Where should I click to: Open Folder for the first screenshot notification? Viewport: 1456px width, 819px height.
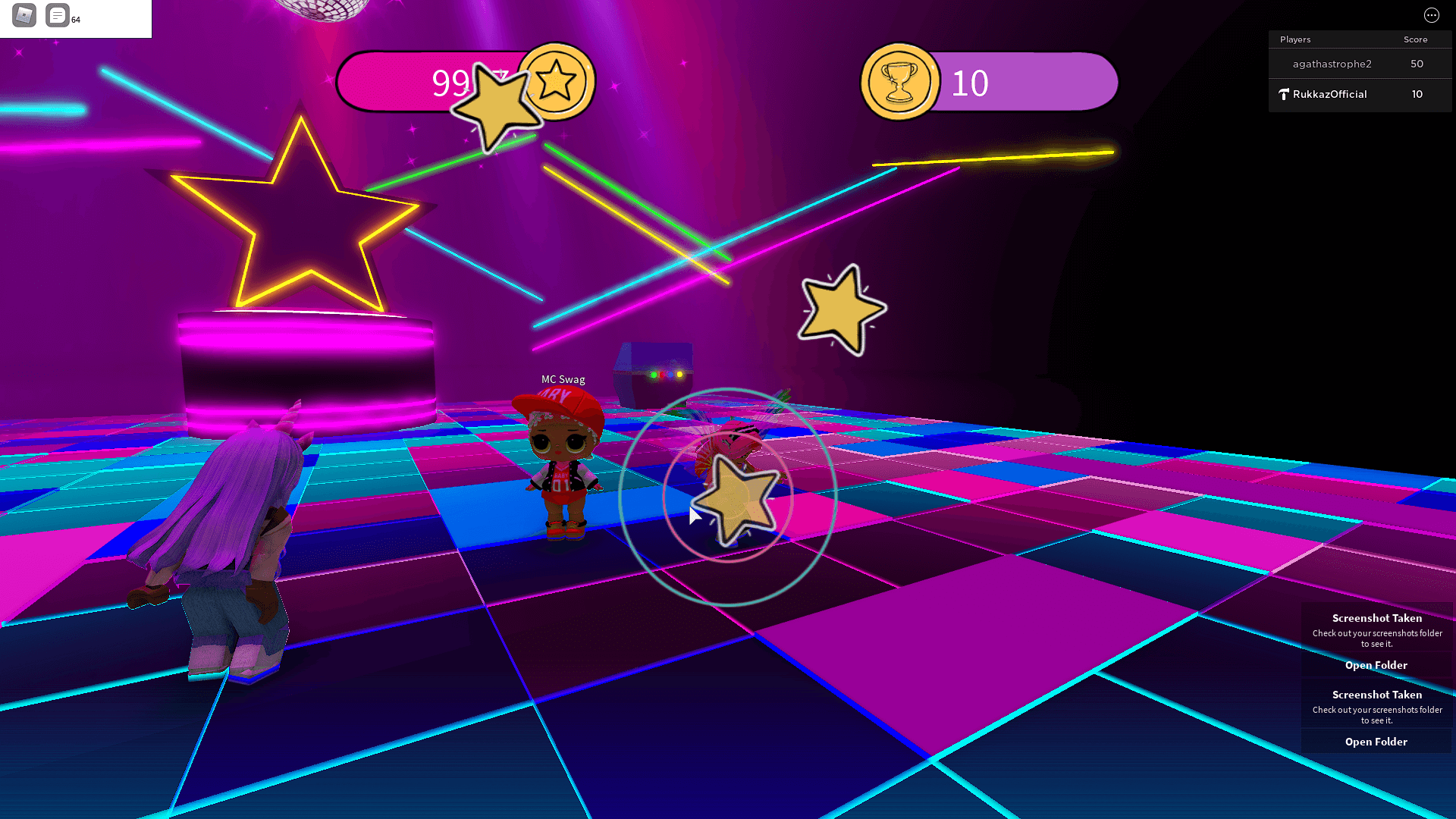tap(1376, 665)
